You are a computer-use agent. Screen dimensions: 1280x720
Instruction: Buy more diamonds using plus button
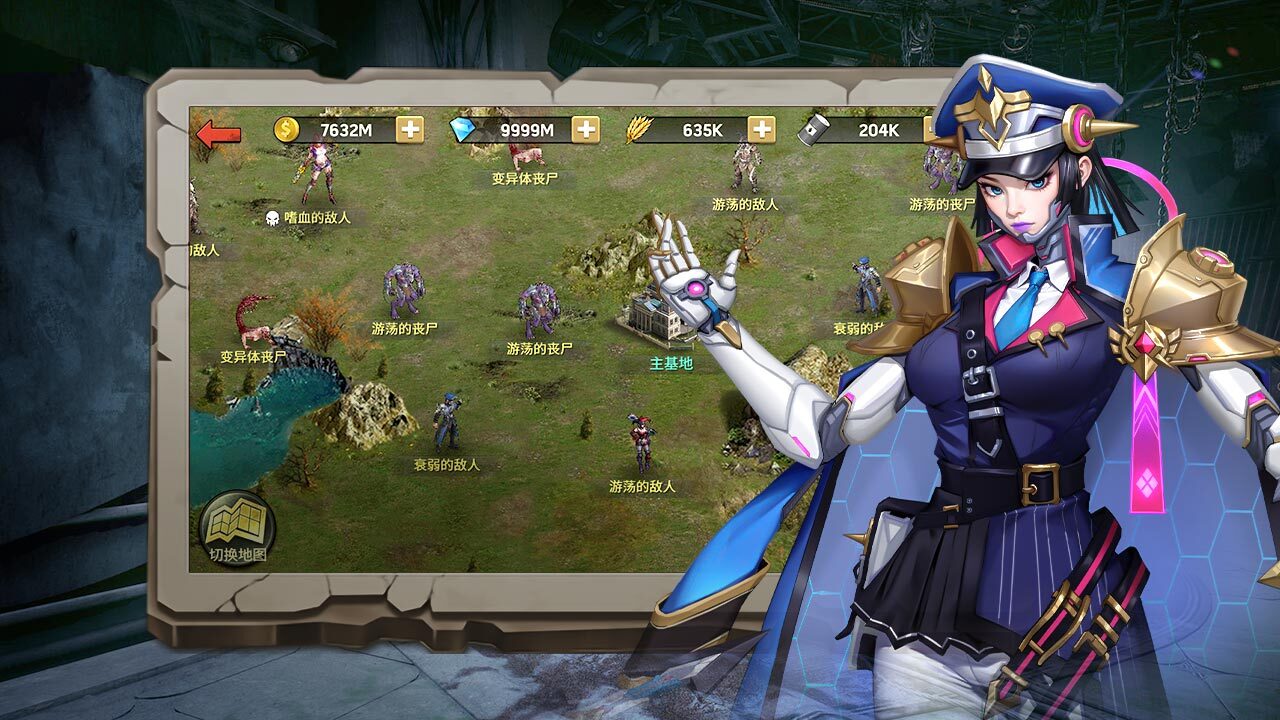pos(586,129)
